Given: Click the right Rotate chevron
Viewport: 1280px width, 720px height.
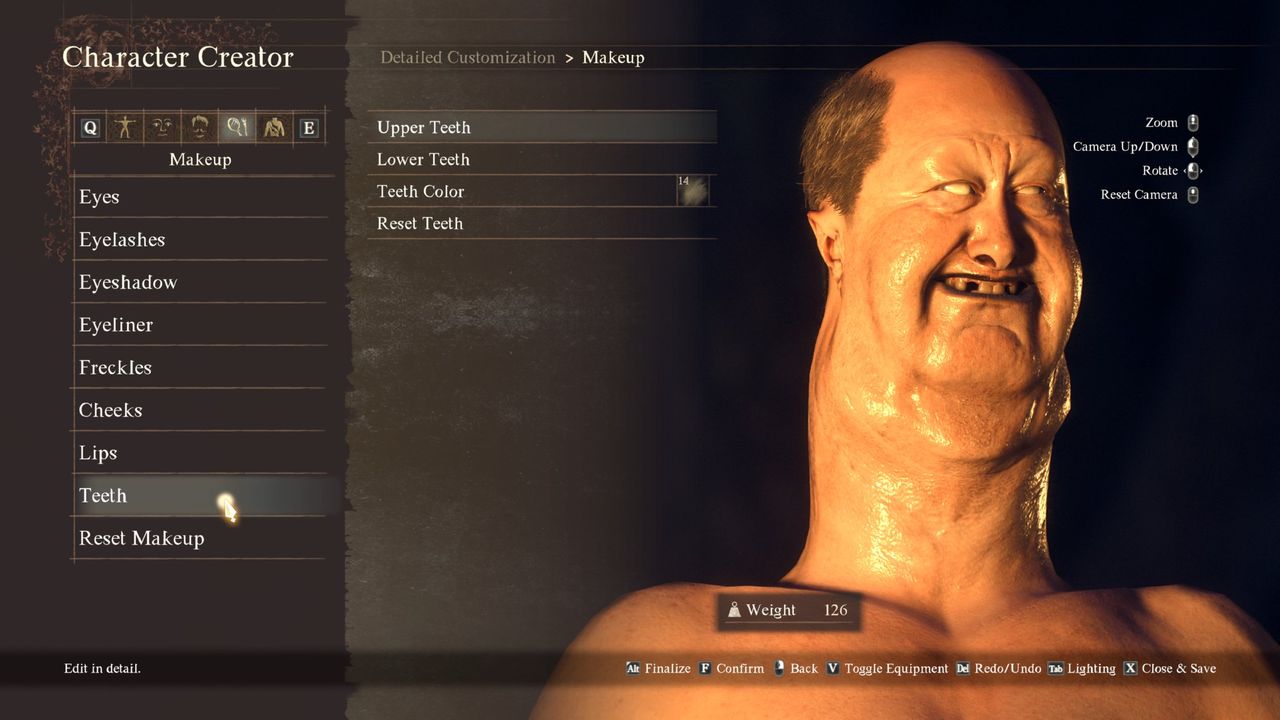Looking at the screenshot, I should [1201, 171].
